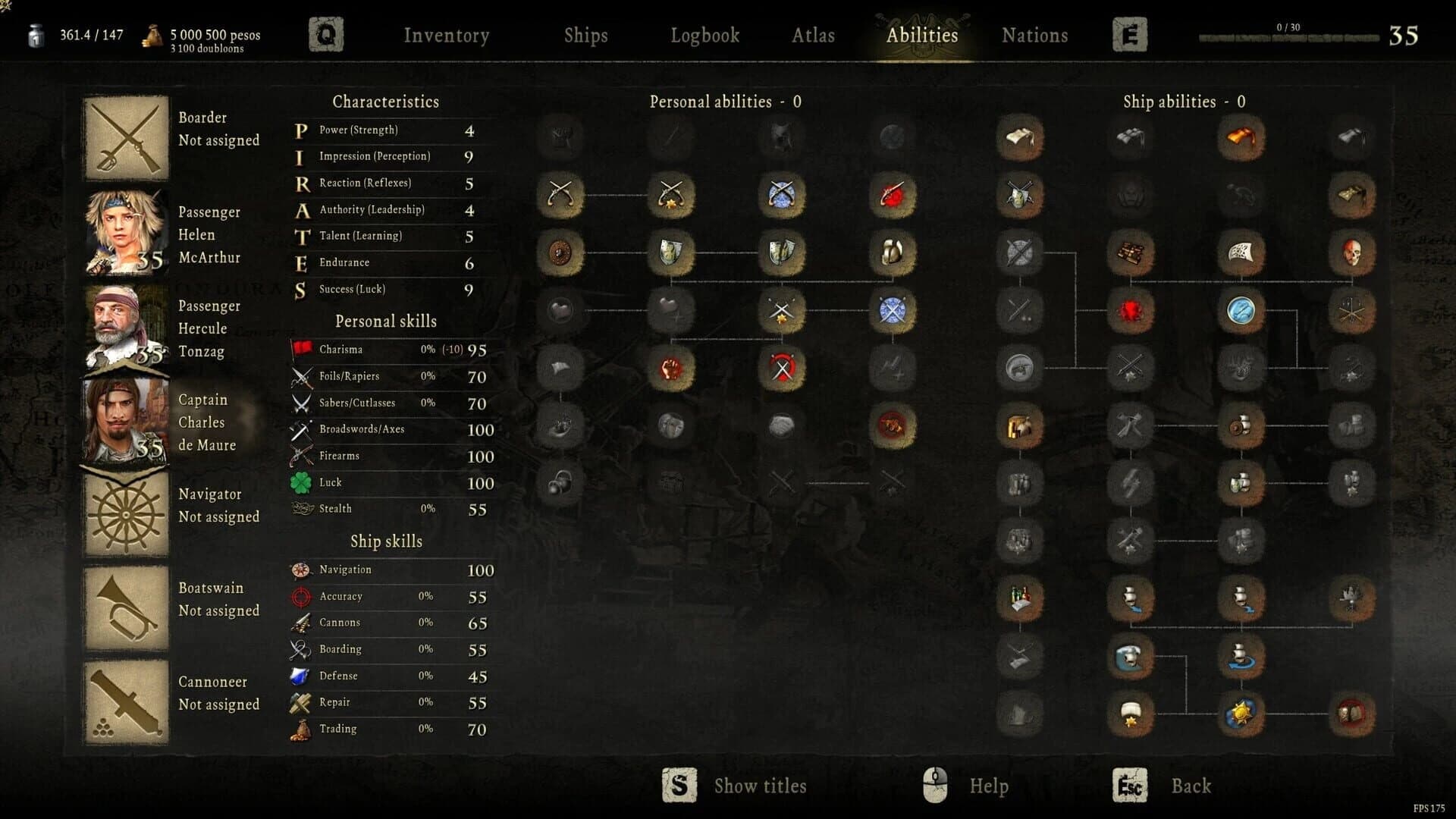Click the Navigation ship wheel skill icon

[x=300, y=570]
